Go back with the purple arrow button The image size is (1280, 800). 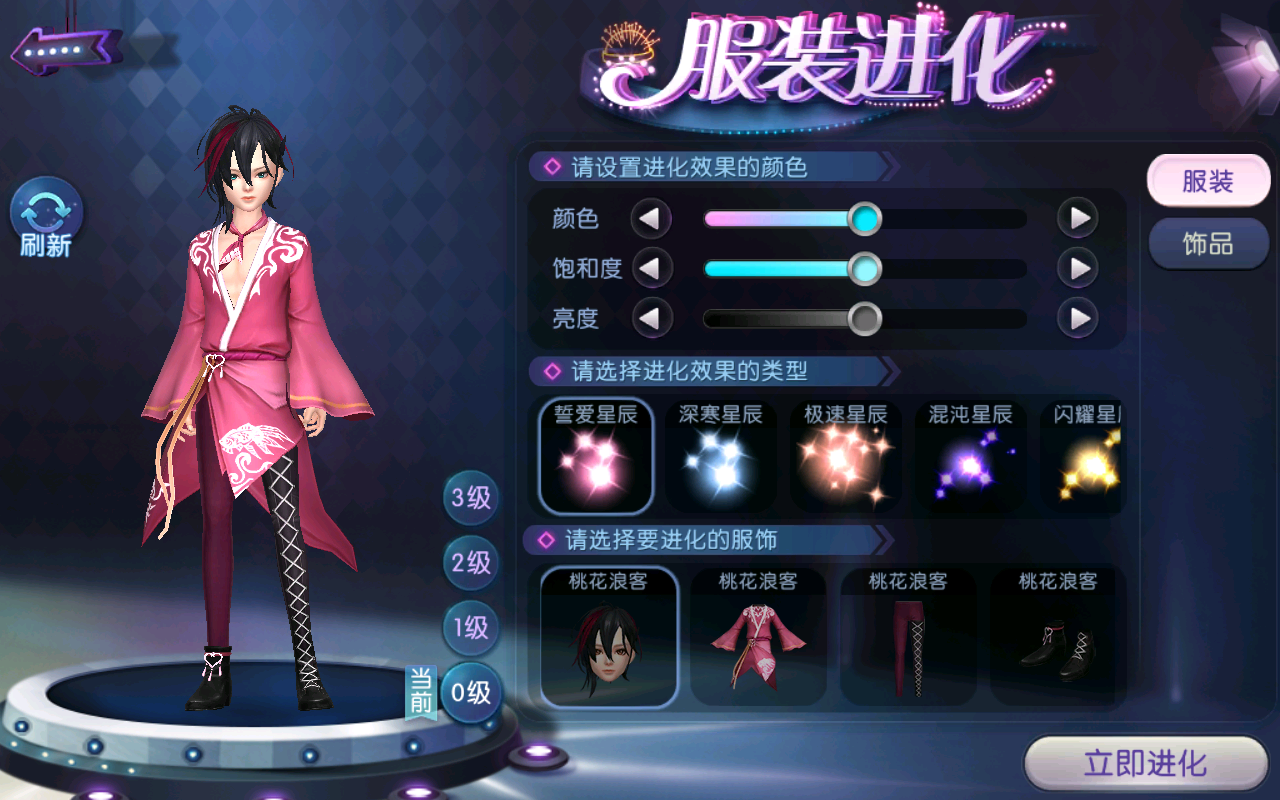pos(66,48)
